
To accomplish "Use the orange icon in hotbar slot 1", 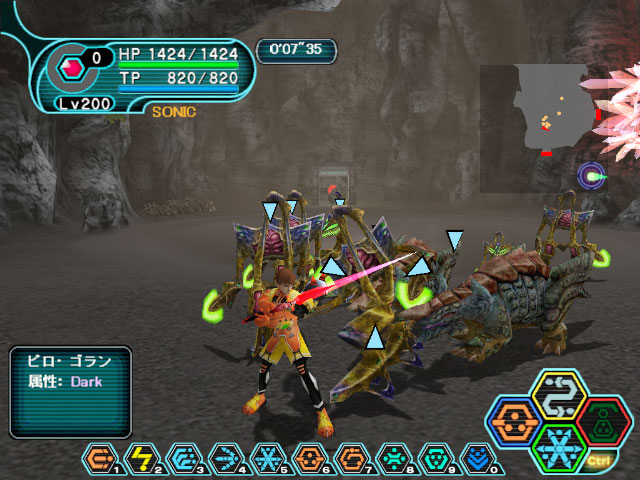I will click(x=102, y=459).
